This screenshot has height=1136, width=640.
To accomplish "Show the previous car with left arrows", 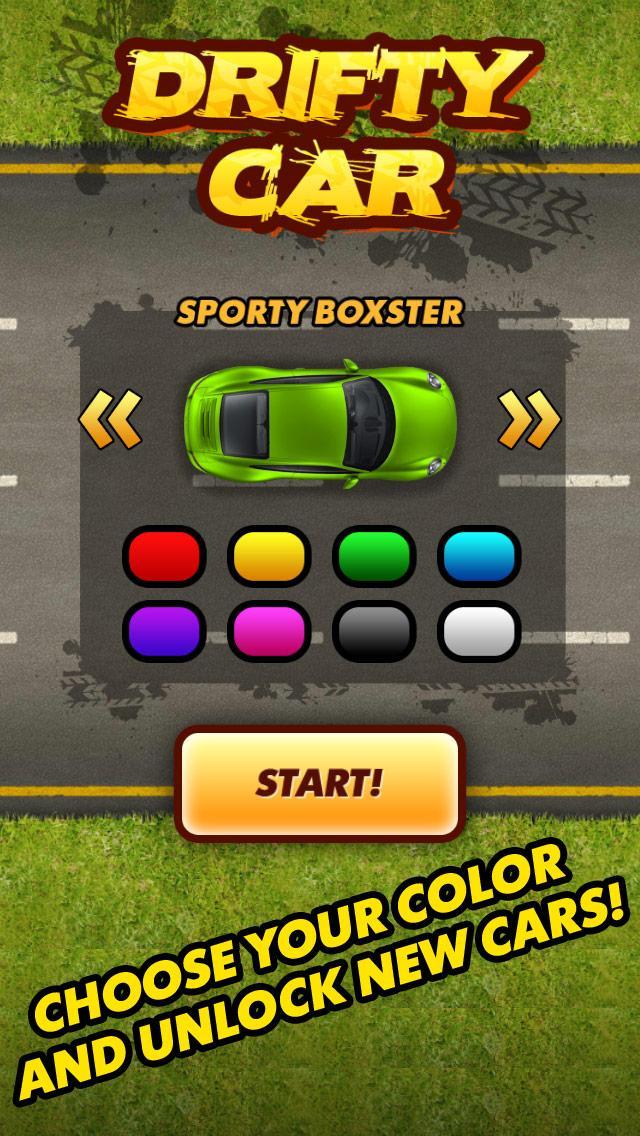I will (x=110, y=420).
